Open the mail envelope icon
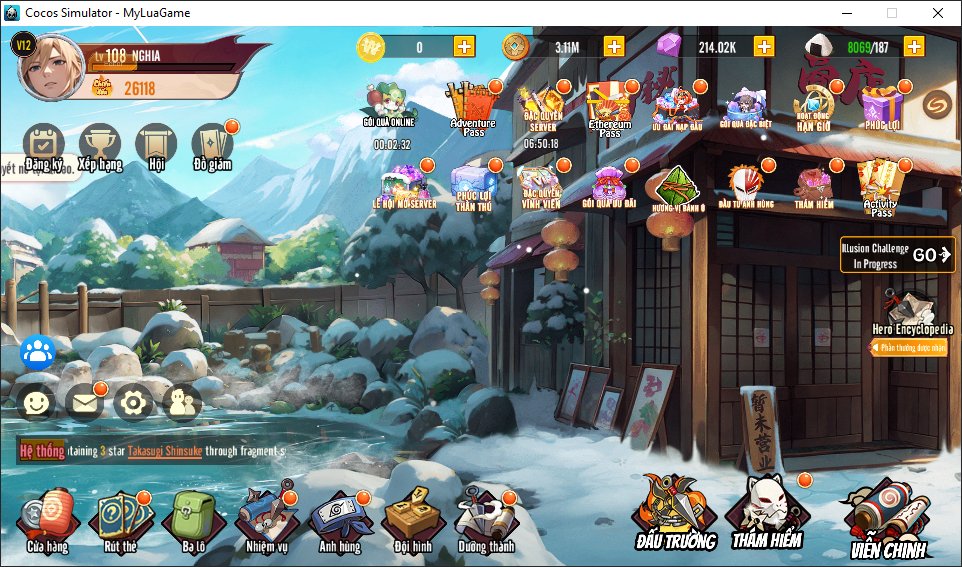The width and height of the screenshot is (962, 567). coord(84,402)
